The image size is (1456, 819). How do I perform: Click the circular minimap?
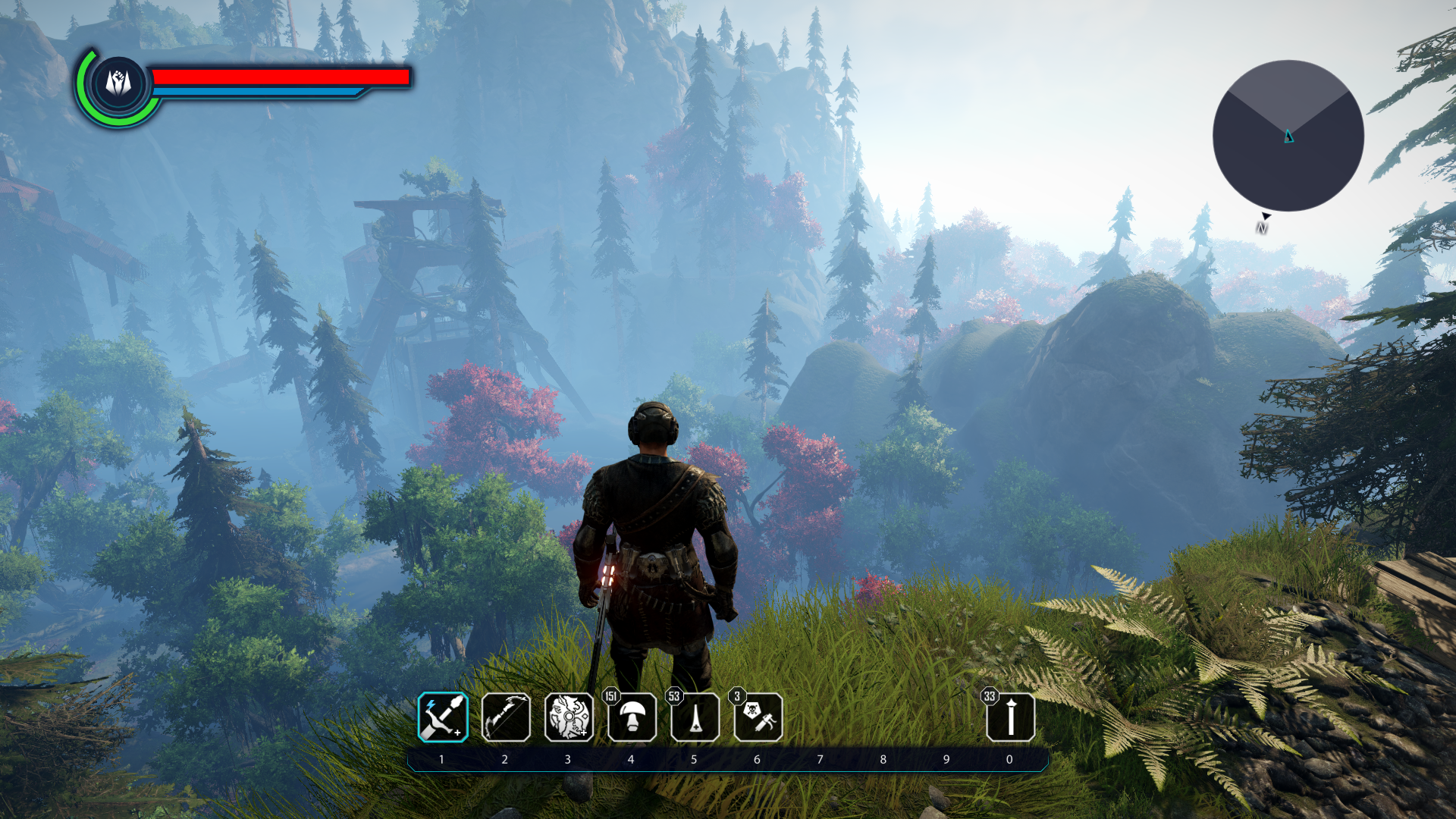(1288, 136)
